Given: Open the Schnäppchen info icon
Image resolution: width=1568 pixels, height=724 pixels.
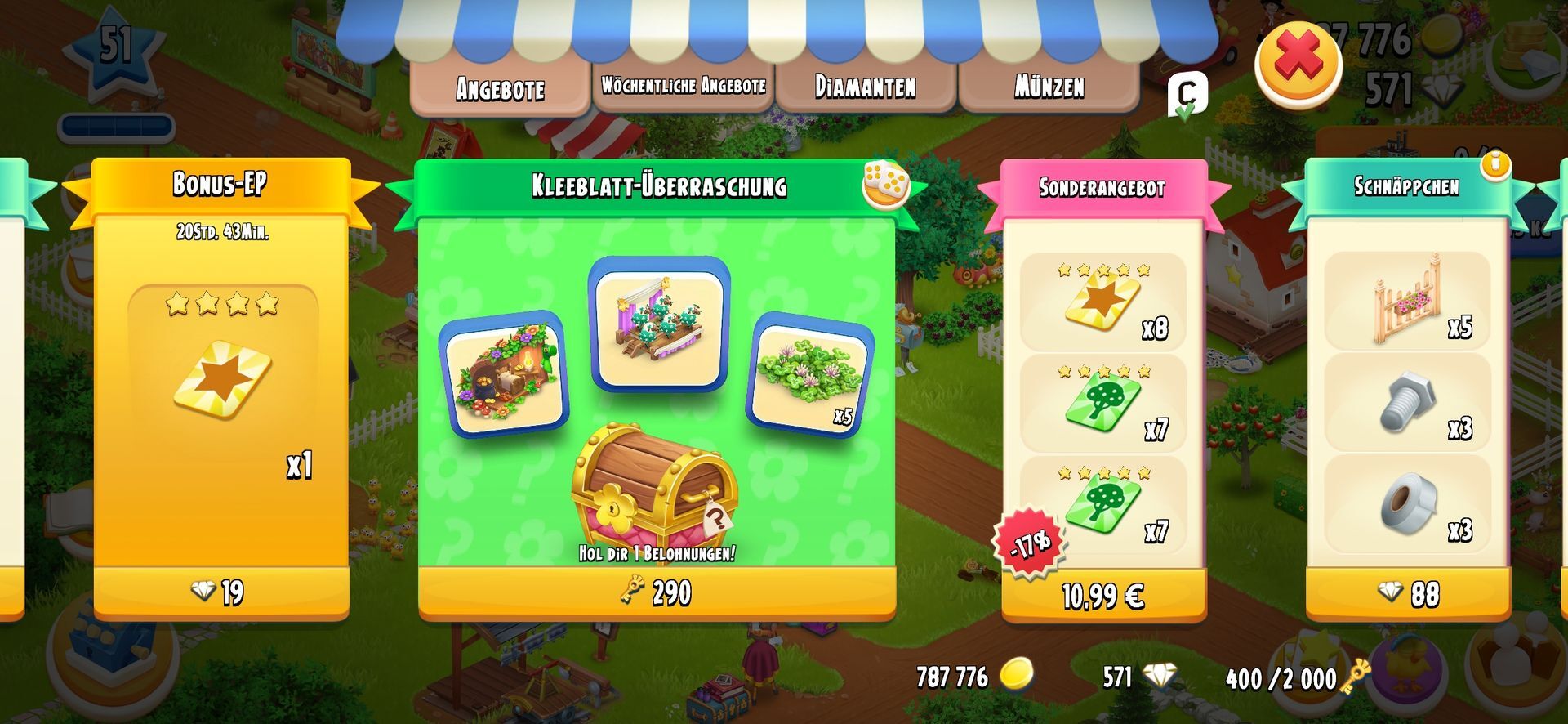Looking at the screenshot, I should [1497, 164].
